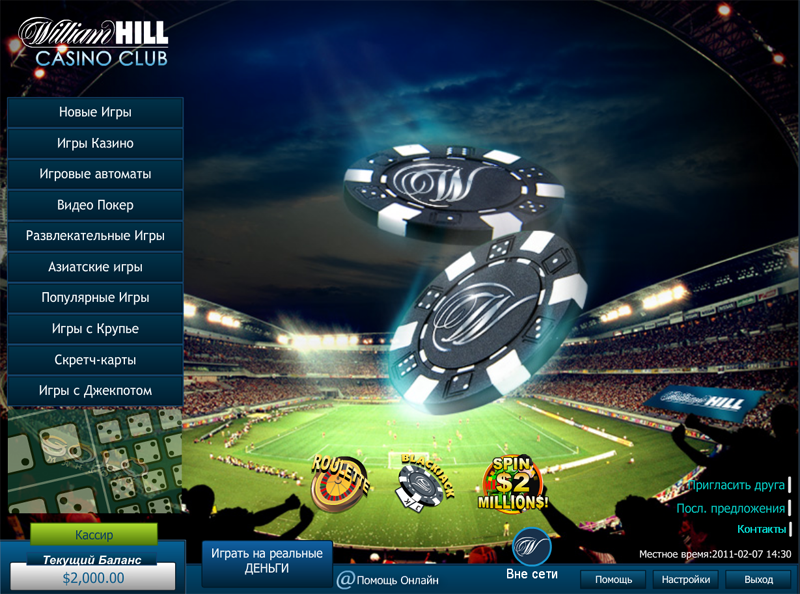800x594 pixels.
Task: Open the Новые Игры menu
Action: click(x=95, y=112)
